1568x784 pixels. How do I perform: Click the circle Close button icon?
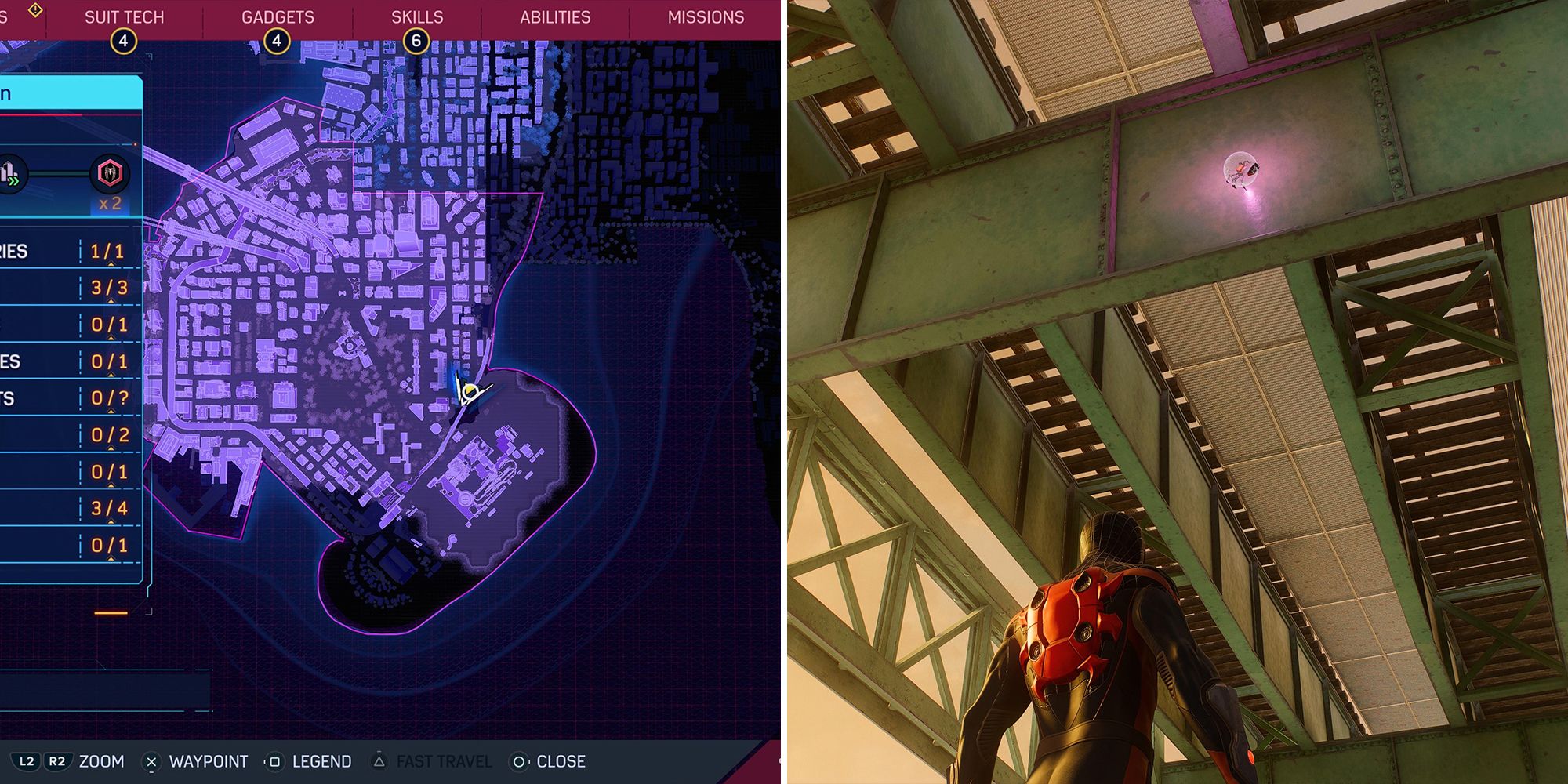[x=518, y=761]
